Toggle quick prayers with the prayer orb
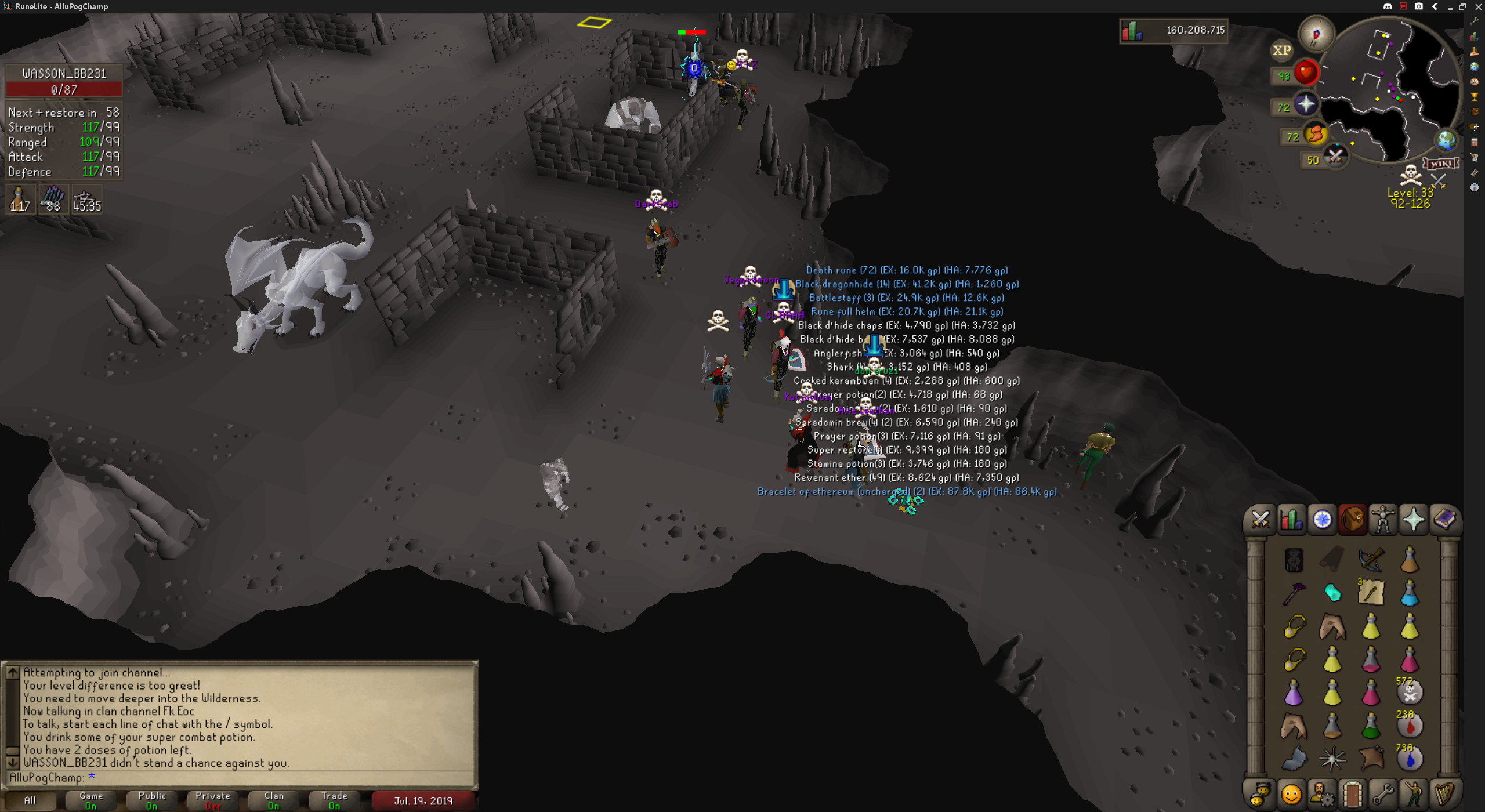This screenshot has height=812, width=1485. click(1306, 105)
